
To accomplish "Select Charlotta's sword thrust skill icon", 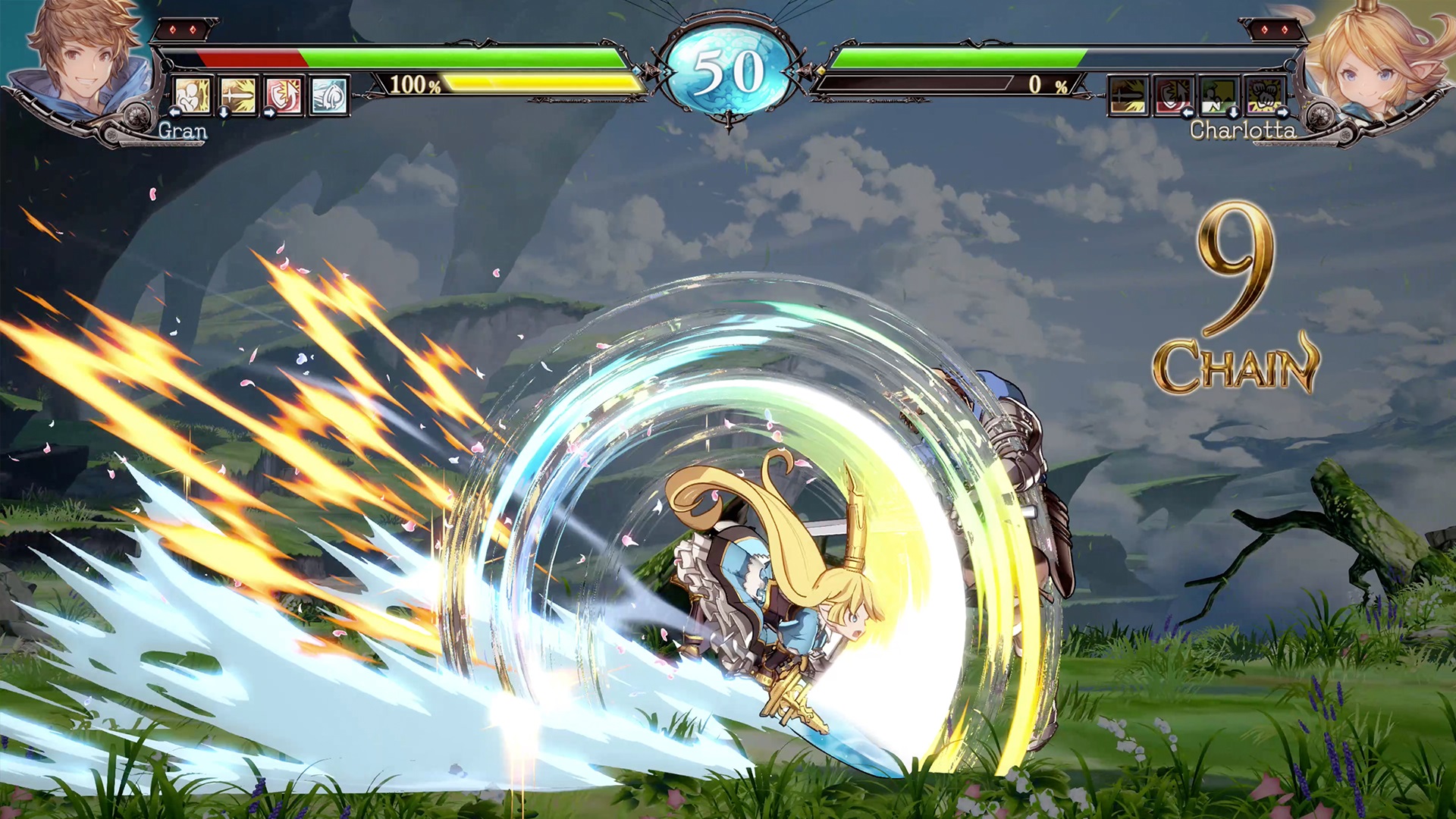I will click(1128, 96).
